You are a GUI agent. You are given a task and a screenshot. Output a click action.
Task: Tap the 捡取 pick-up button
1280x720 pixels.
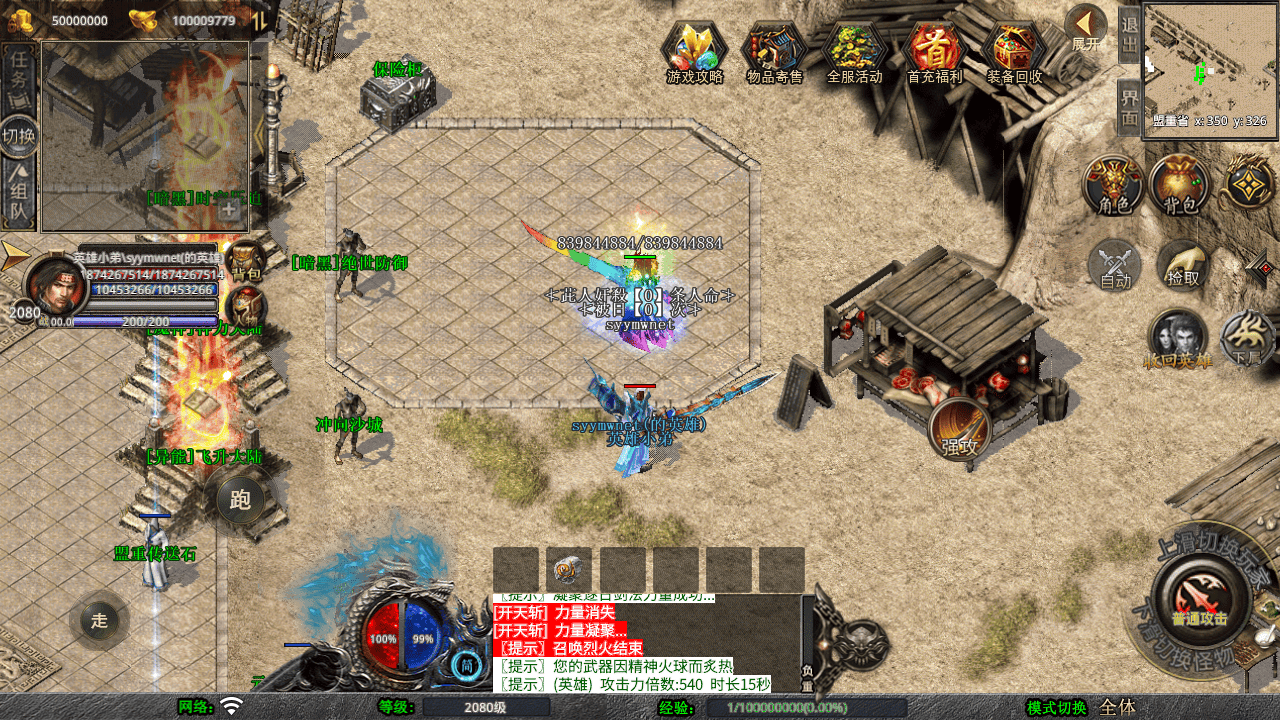click(1183, 266)
